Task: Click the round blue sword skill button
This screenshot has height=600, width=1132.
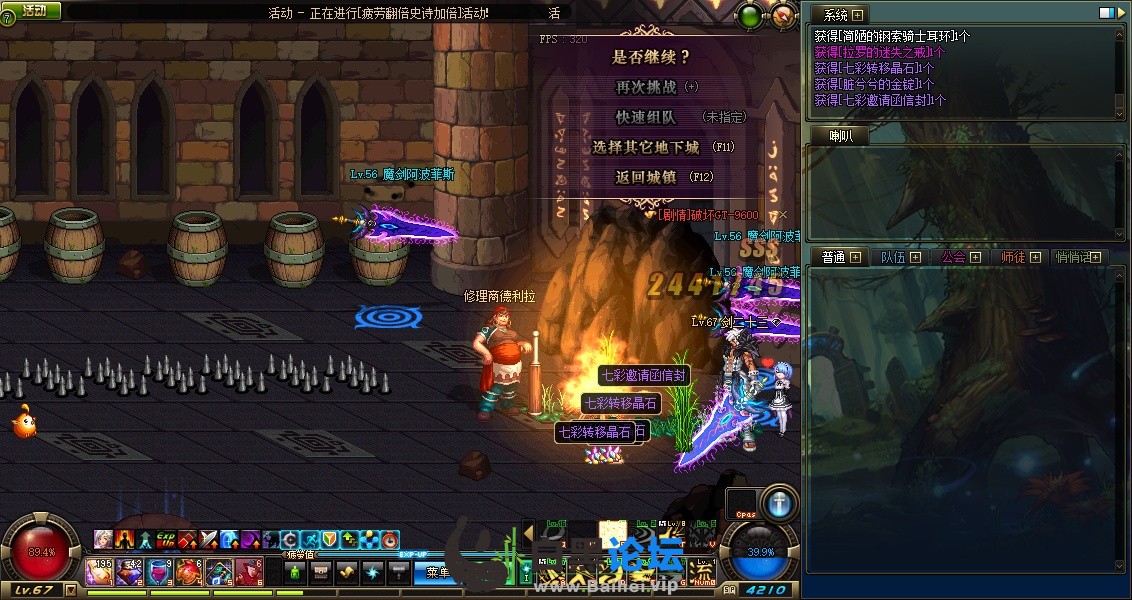Action: pos(779,503)
